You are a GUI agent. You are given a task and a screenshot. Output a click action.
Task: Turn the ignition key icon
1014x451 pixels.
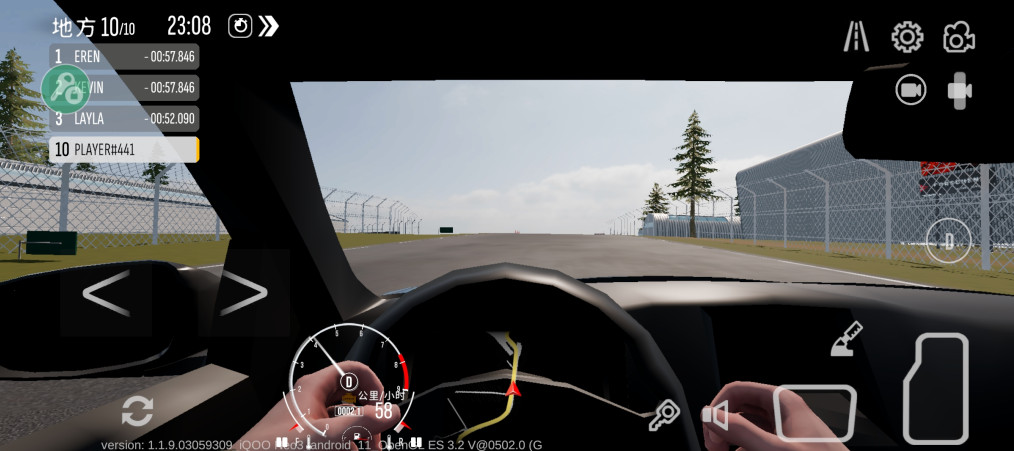click(x=663, y=414)
